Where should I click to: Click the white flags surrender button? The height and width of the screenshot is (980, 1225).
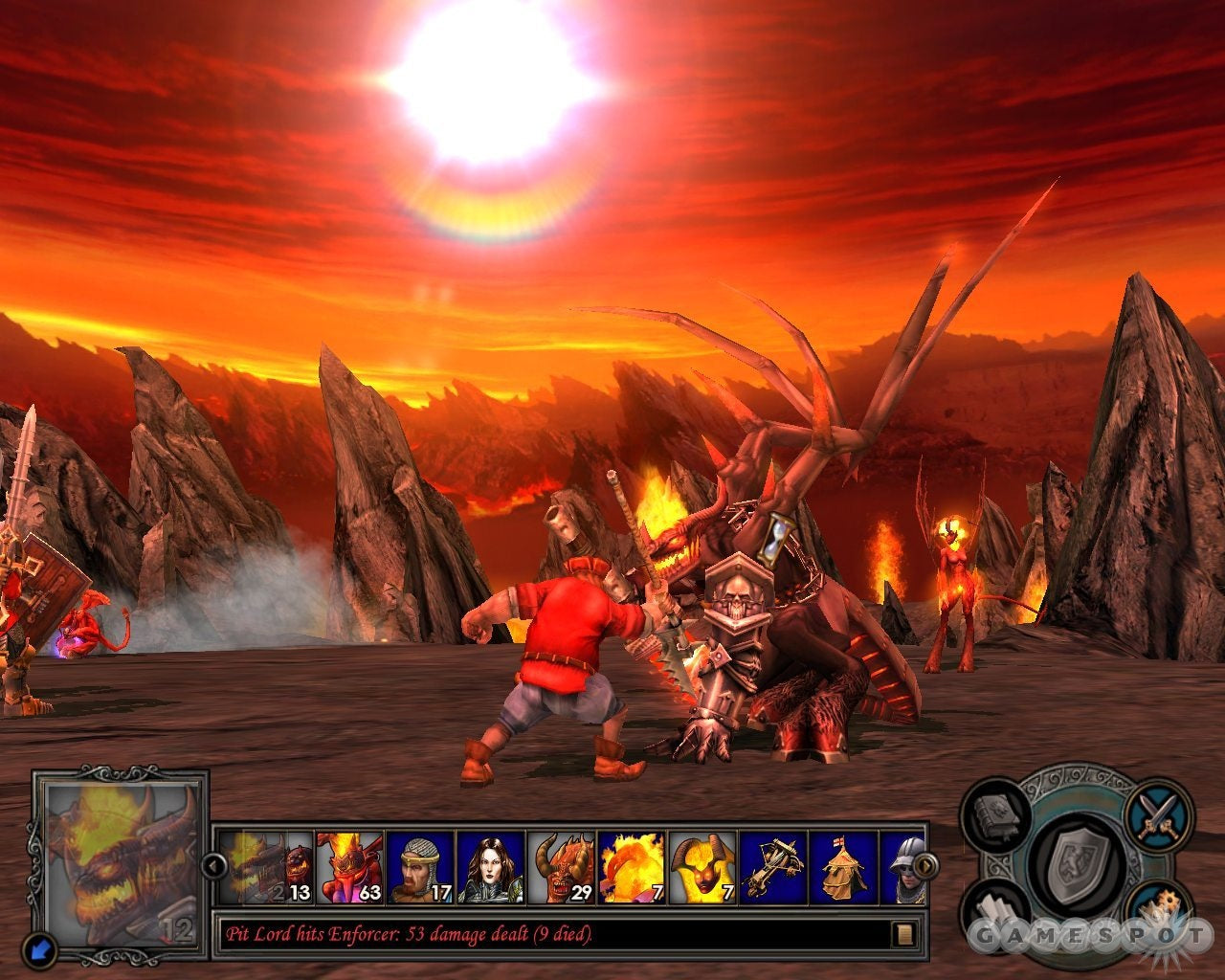click(x=997, y=909)
